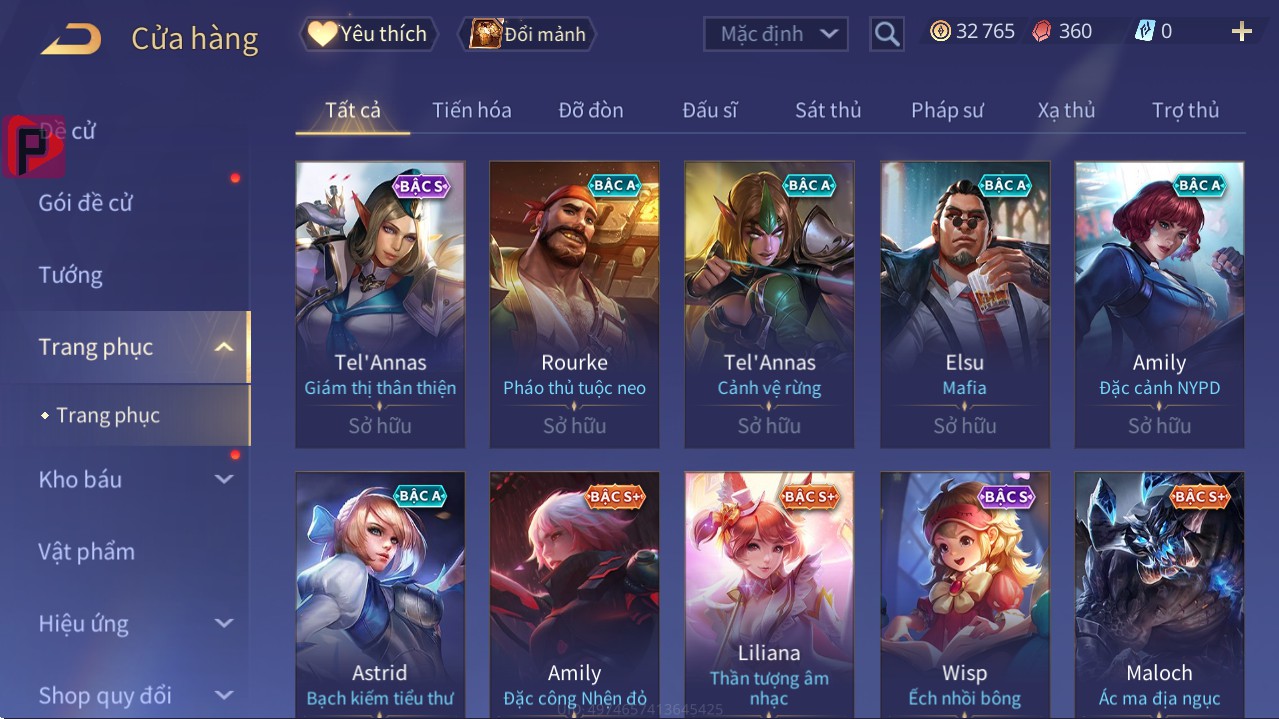Click the magnifying glass search button
1279x719 pixels.
[x=886, y=34]
